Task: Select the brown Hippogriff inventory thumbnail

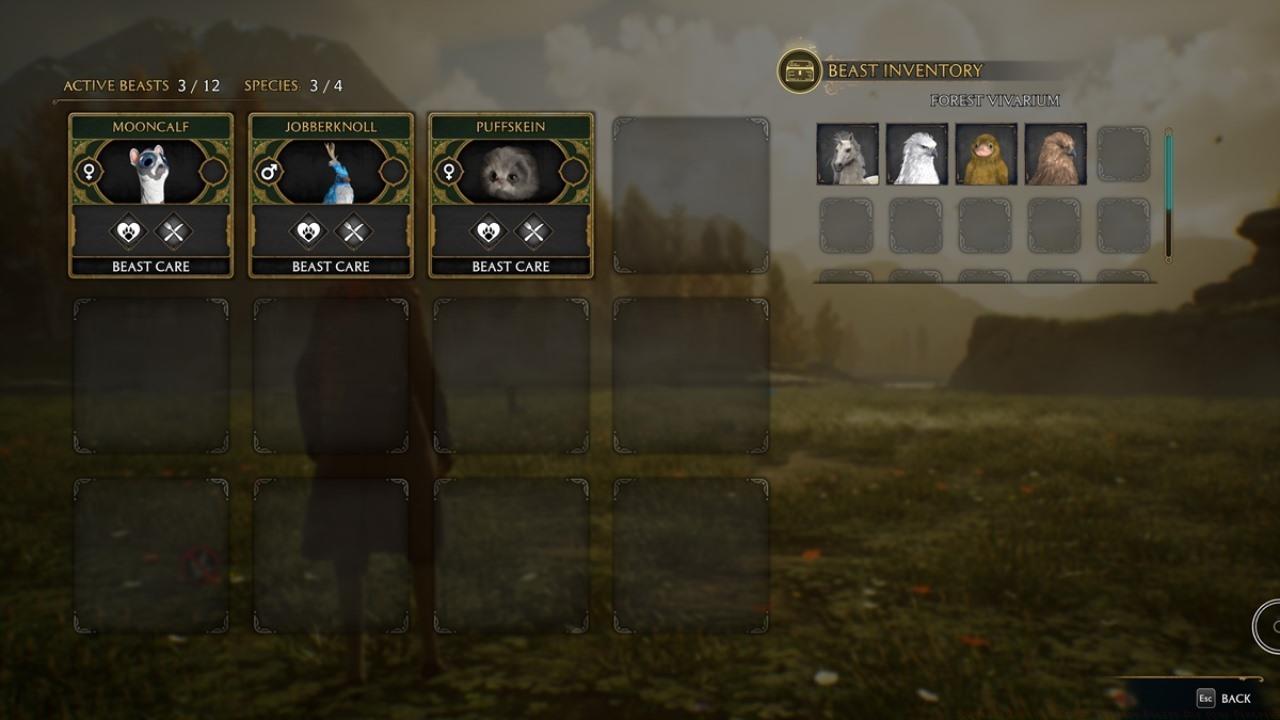Action: point(1057,154)
